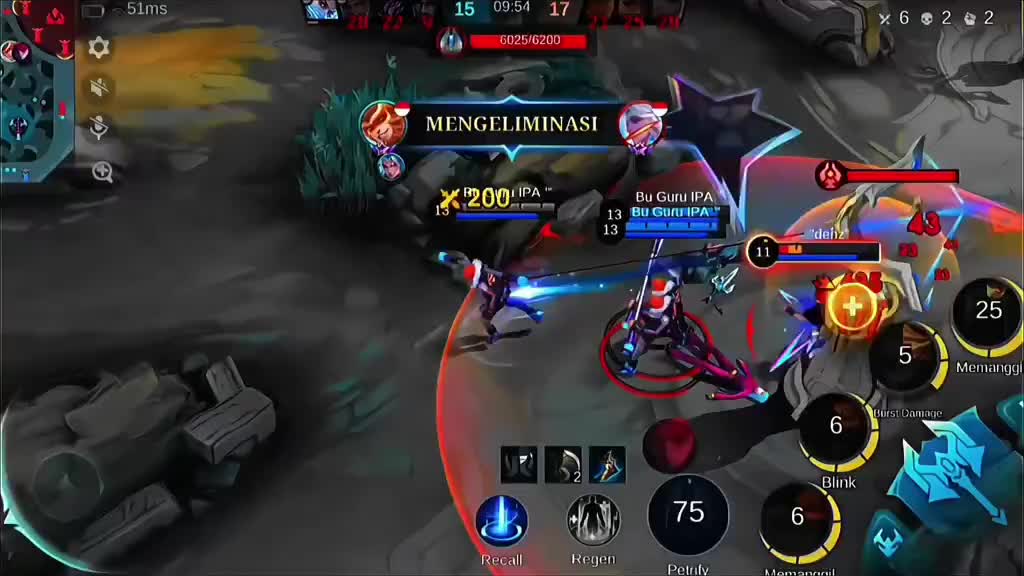The width and height of the screenshot is (1024, 576).
Task: Activate the Blink skill
Action: 838,429
